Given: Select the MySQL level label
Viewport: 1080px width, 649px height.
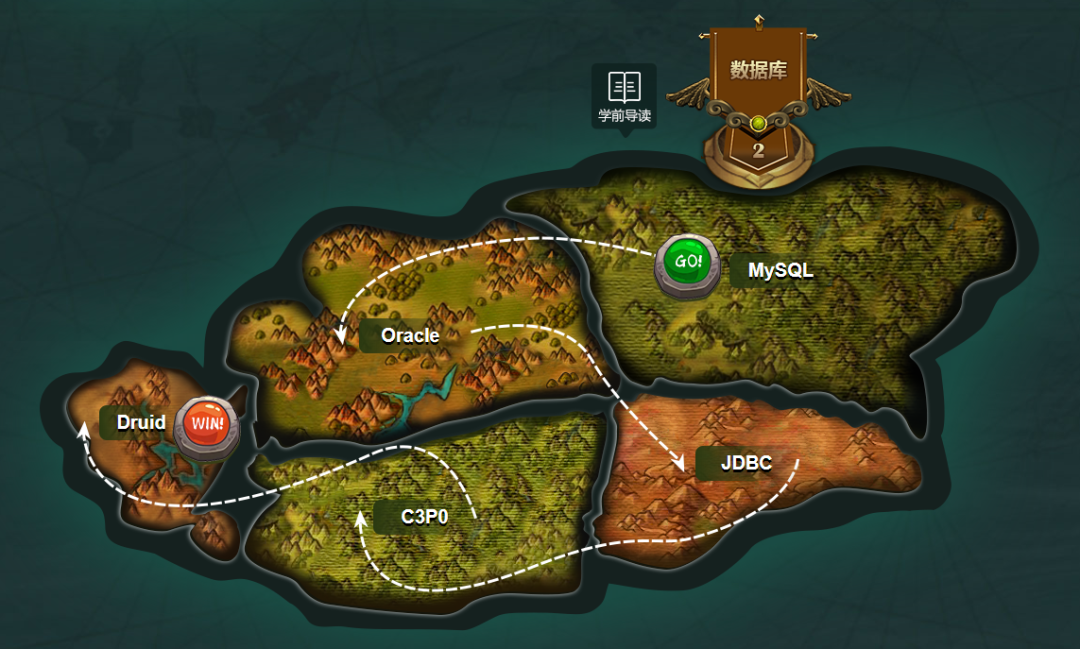Looking at the screenshot, I should click(x=780, y=271).
